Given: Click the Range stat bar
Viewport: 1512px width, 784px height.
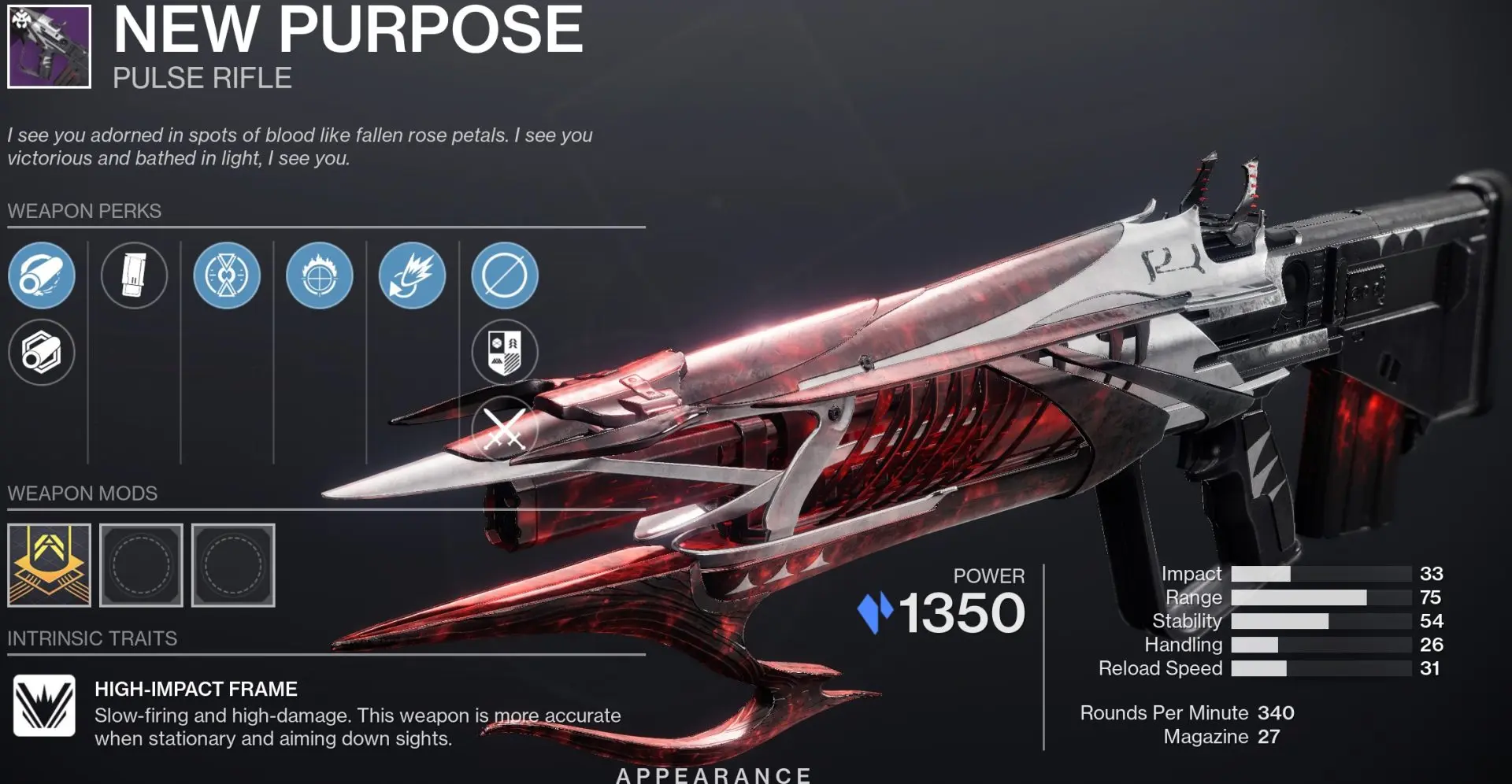Looking at the screenshot, I should coord(1323,597).
